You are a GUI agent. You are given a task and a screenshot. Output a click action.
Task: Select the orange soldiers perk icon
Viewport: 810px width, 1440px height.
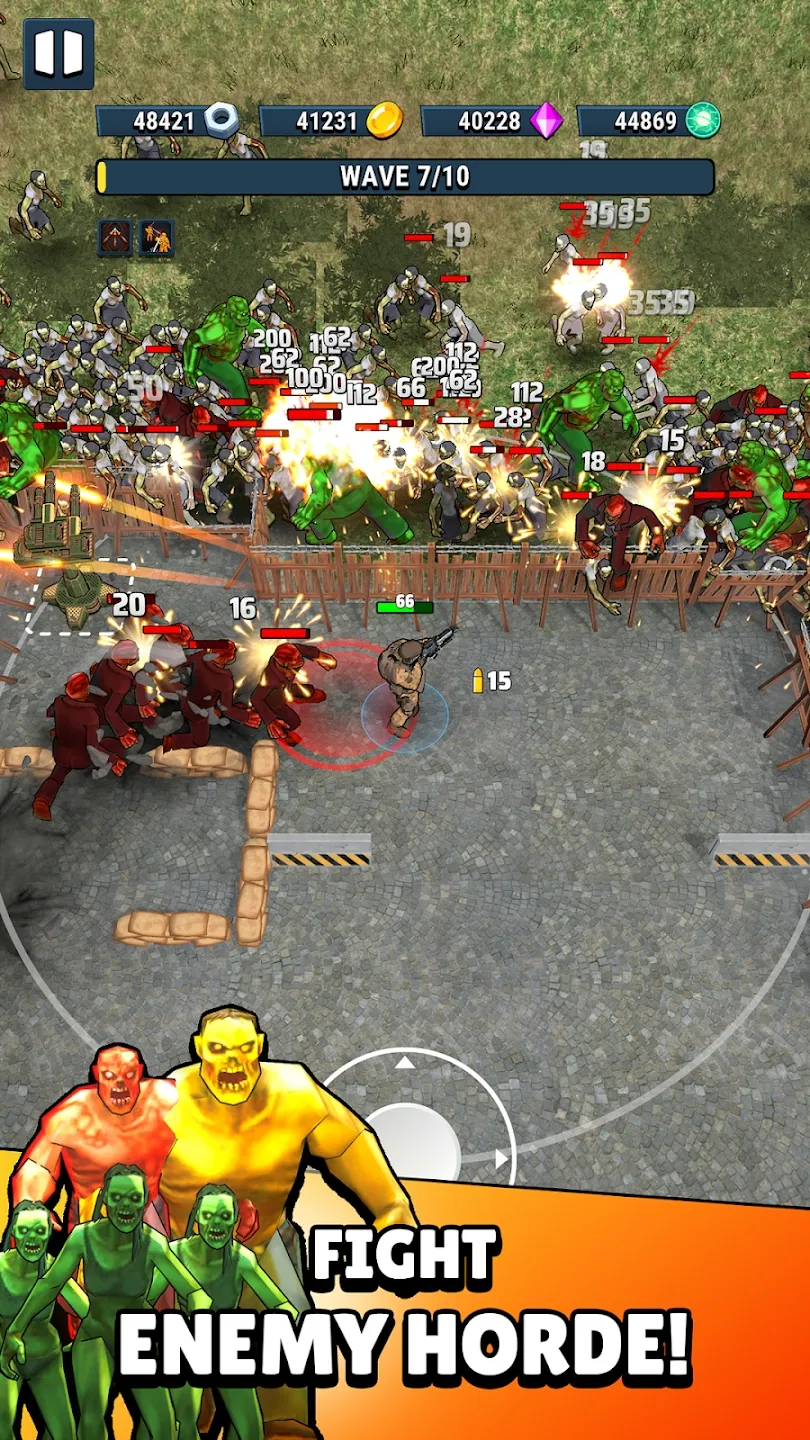coord(156,238)
